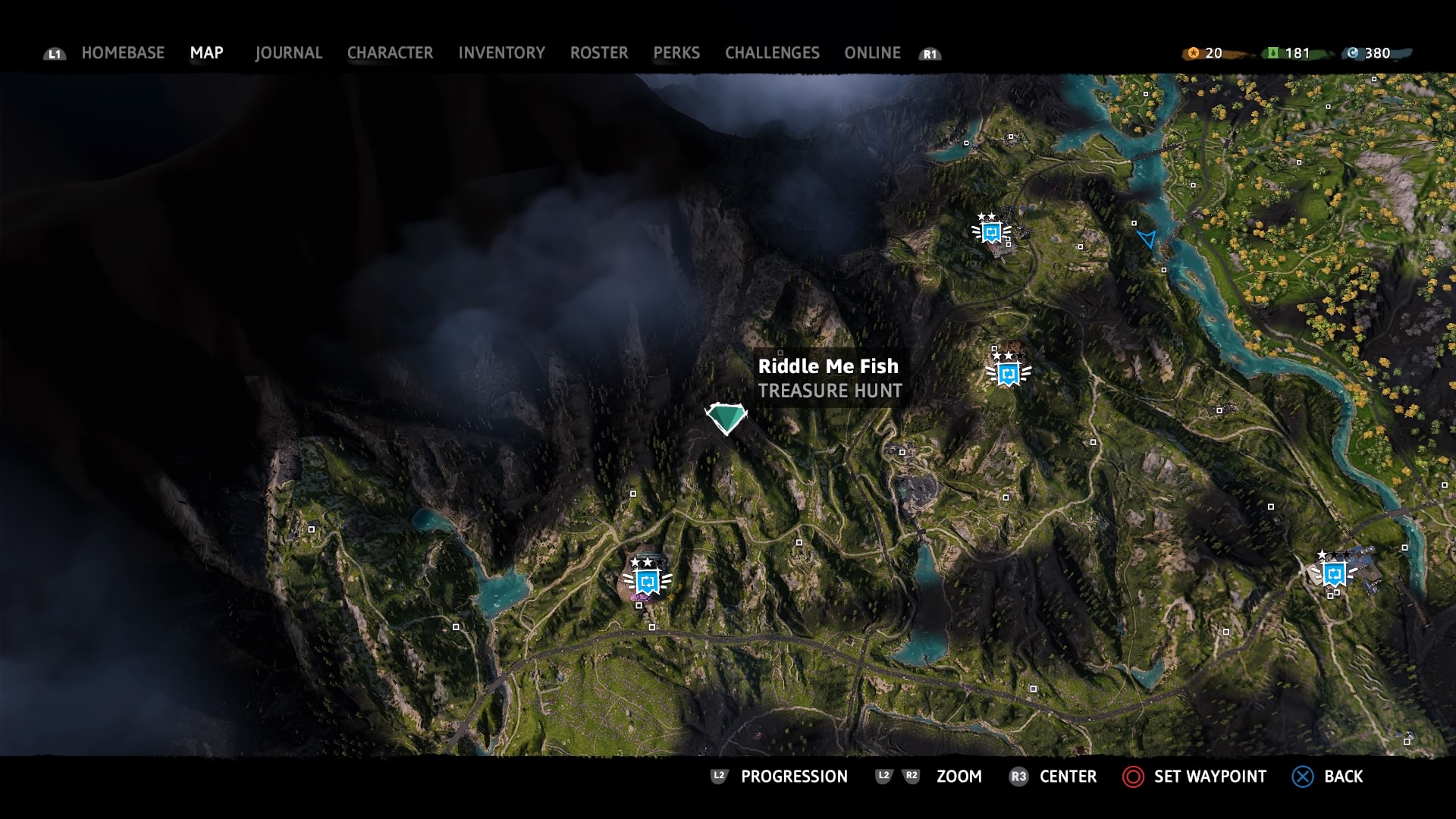The width and height of the screenshot is (1456, 819).
Task: Click the R1 bumper icon beside Online
Action: tap(930, 54)
